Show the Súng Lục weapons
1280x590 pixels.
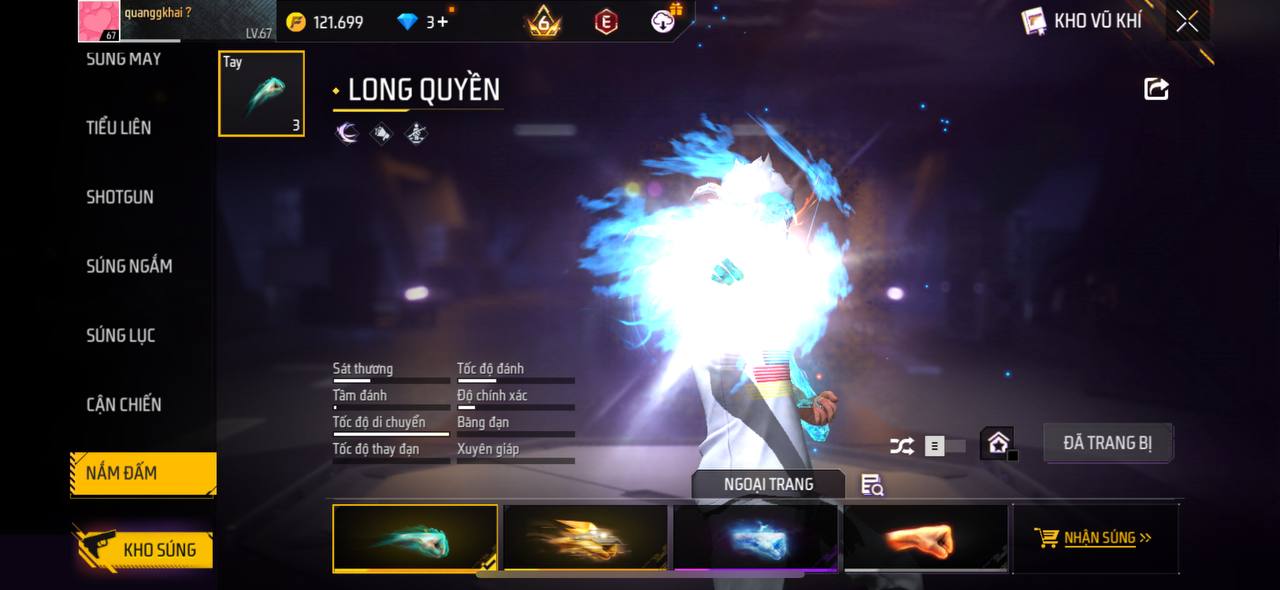[121, 335]
